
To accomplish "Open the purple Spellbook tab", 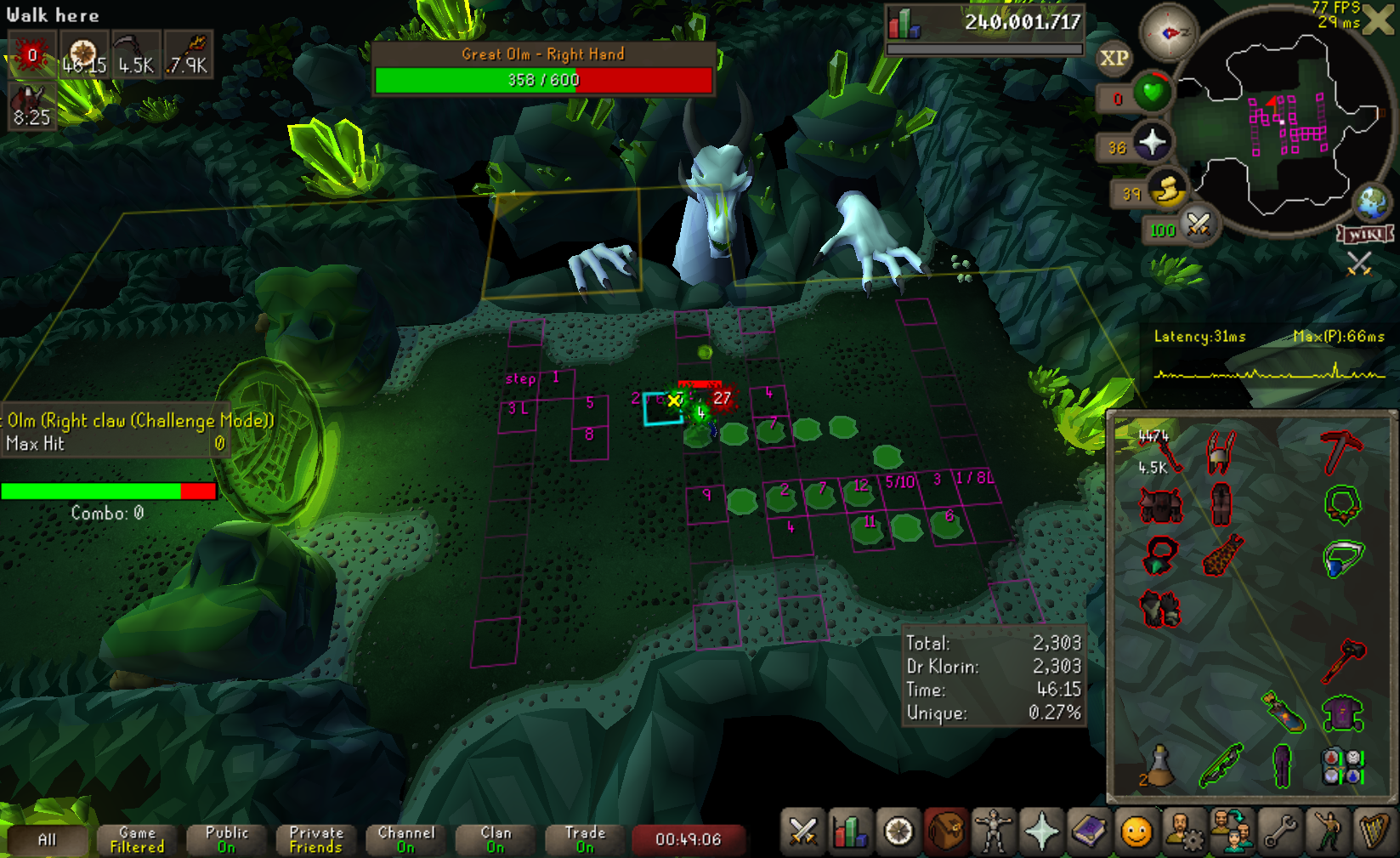I will 1089,832.
